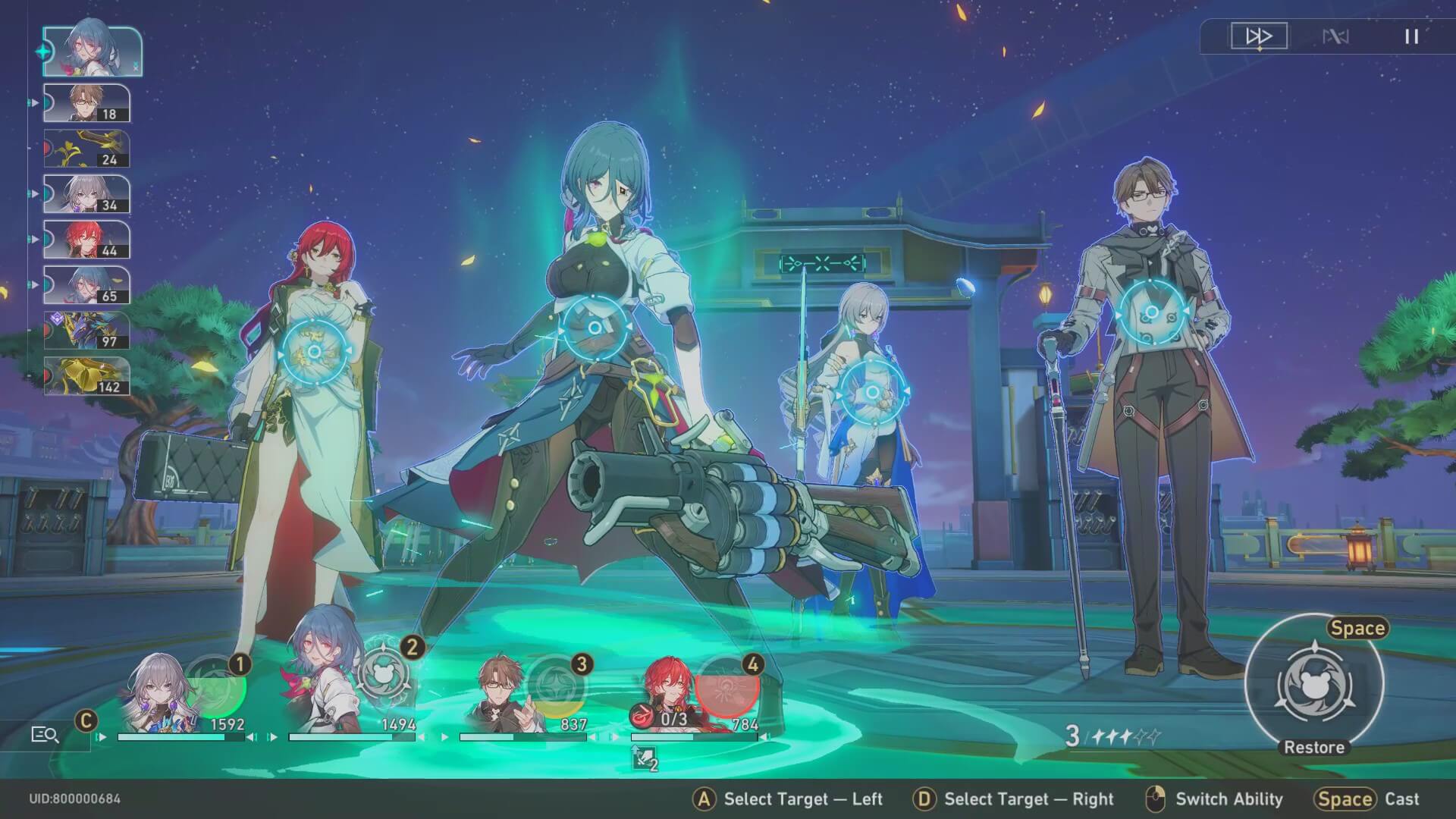The width and height of the screenshot is (1456, 819).
Task: Pause the battle
Action: pos(1411,36)
